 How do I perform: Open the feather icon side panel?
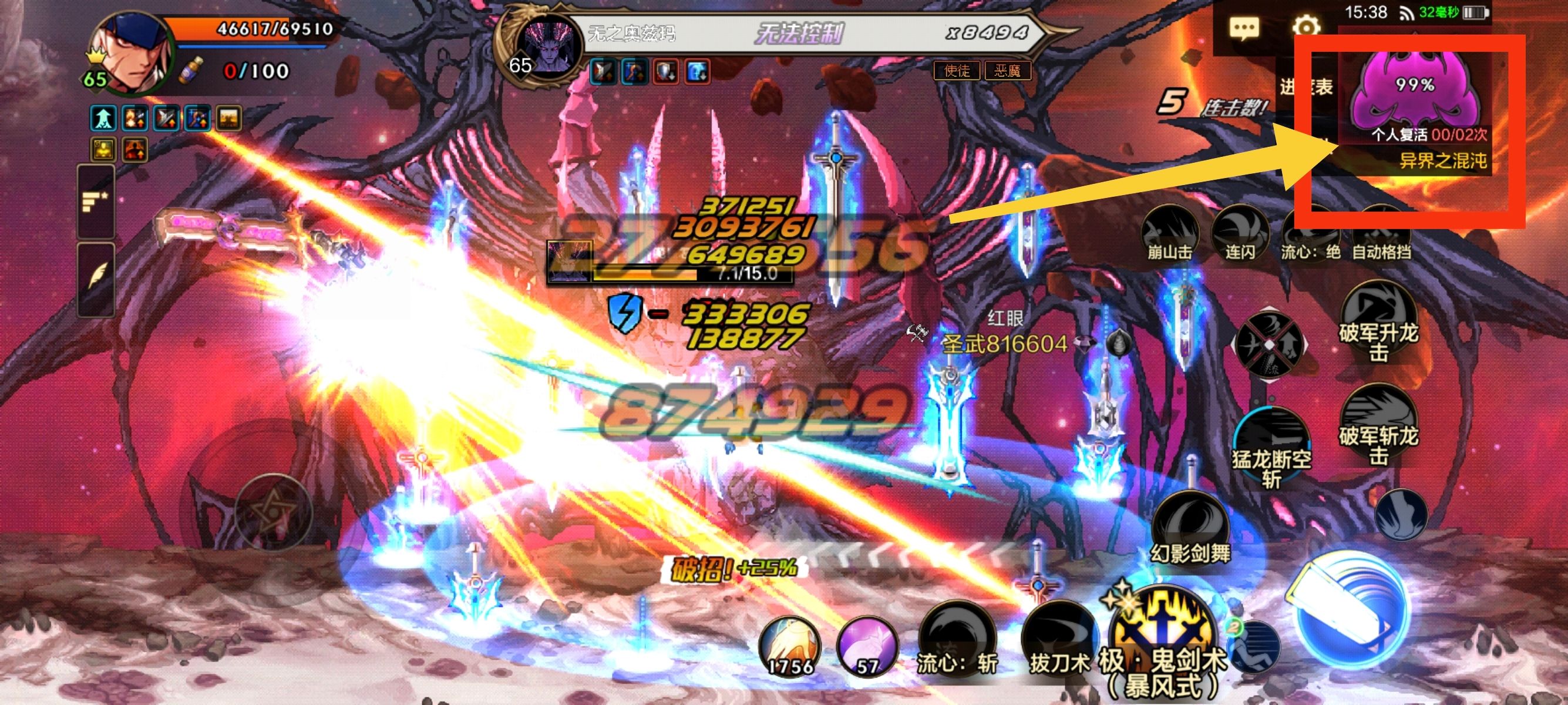[96, 278]
